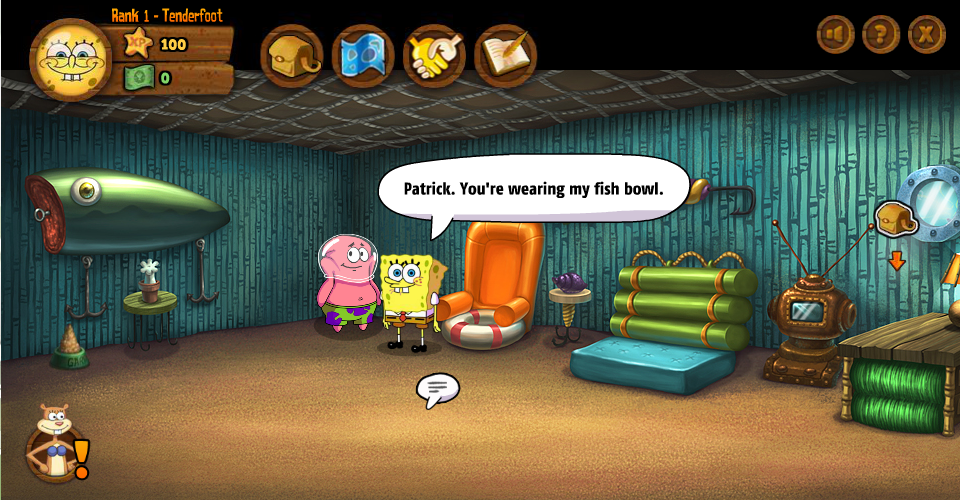Image resolution: width=960 pixels, height=500 pixels.
Task: Toggle the sound speaker button
Action: tap(835, 35)
